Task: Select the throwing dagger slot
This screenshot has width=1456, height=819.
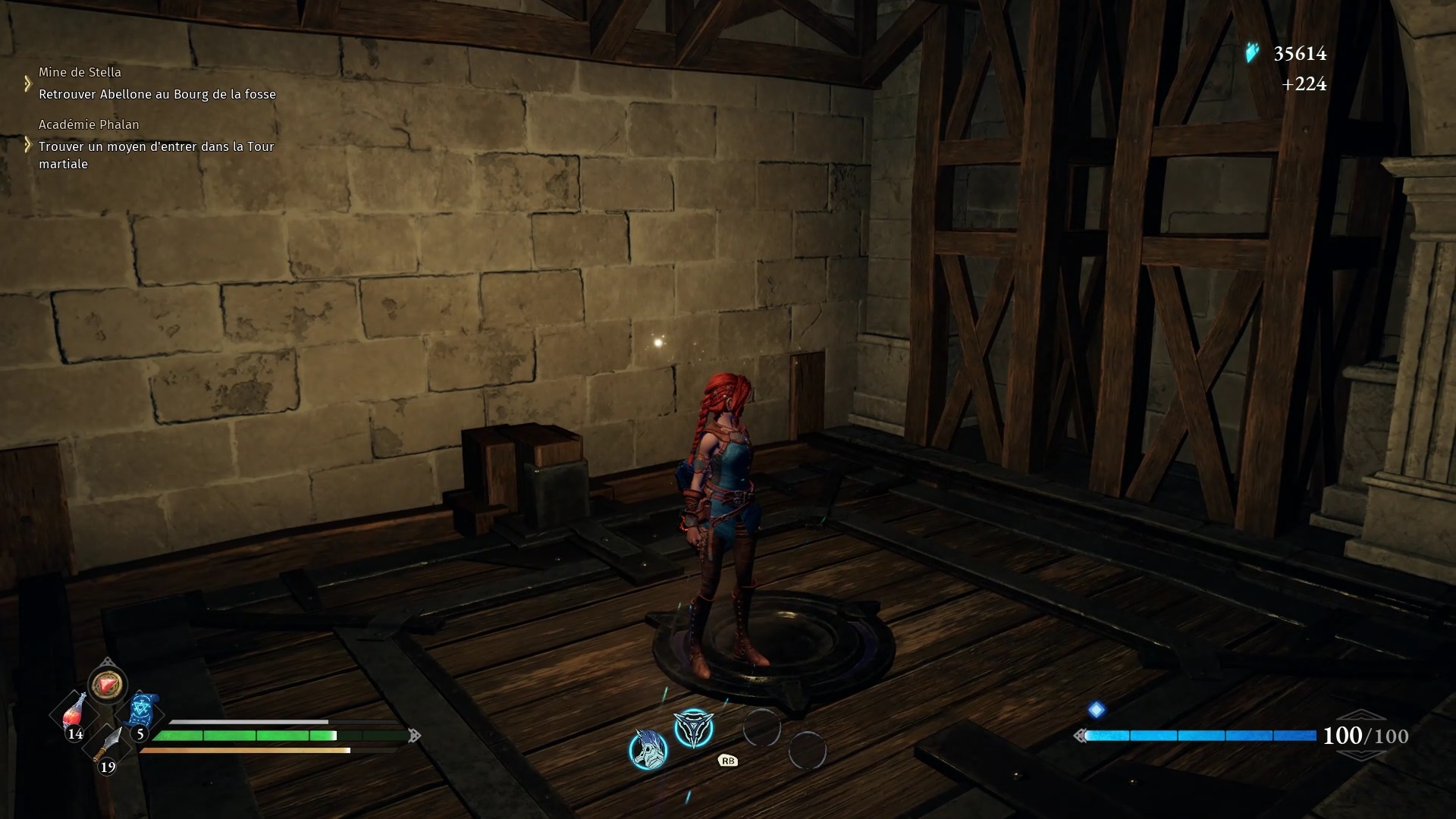Action: pyautogui.click(x=108, y=744)
